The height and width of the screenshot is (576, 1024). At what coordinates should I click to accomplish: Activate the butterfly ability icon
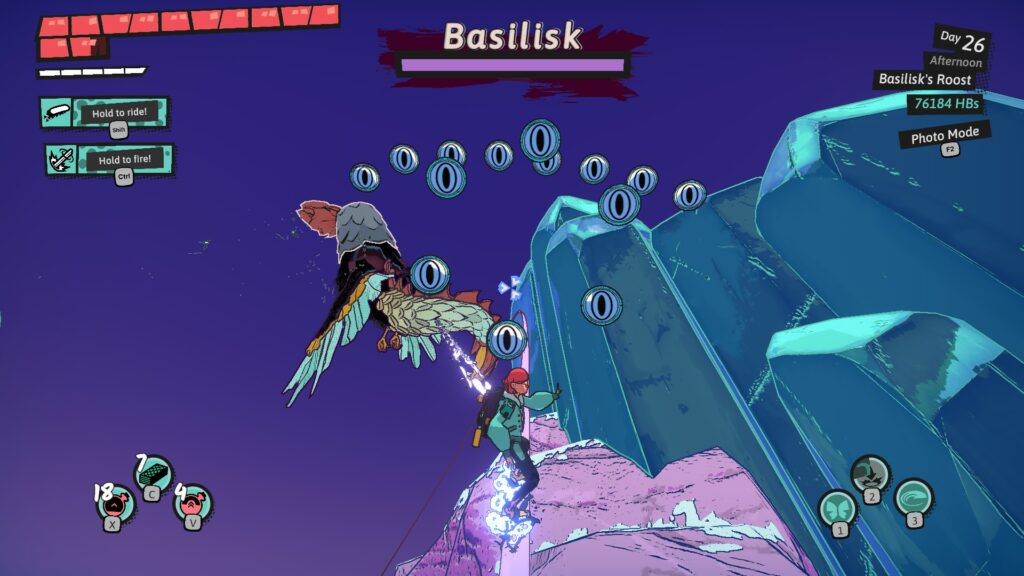pos(837,508)
